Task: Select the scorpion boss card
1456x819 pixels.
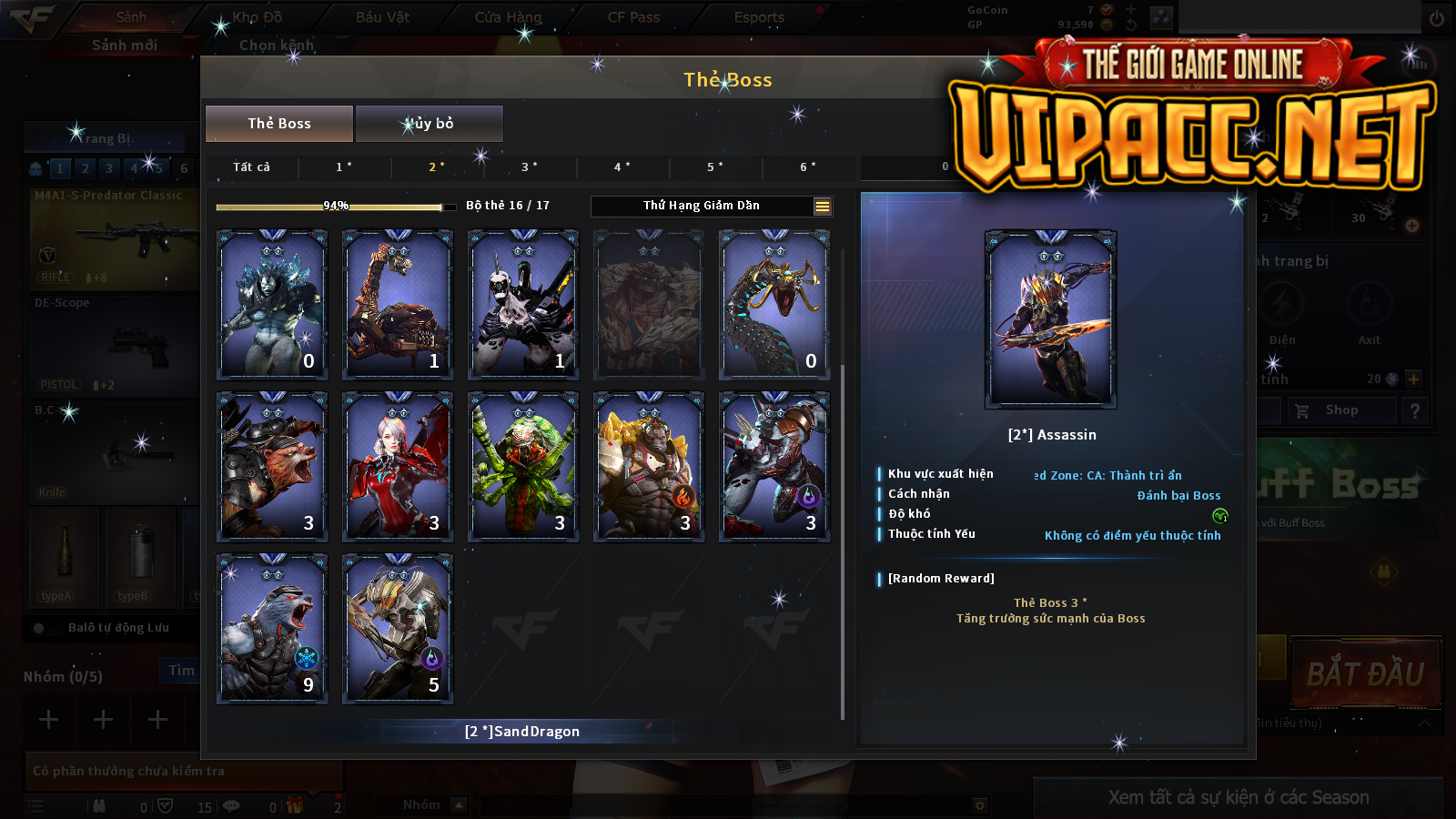Action: point(398,304)
